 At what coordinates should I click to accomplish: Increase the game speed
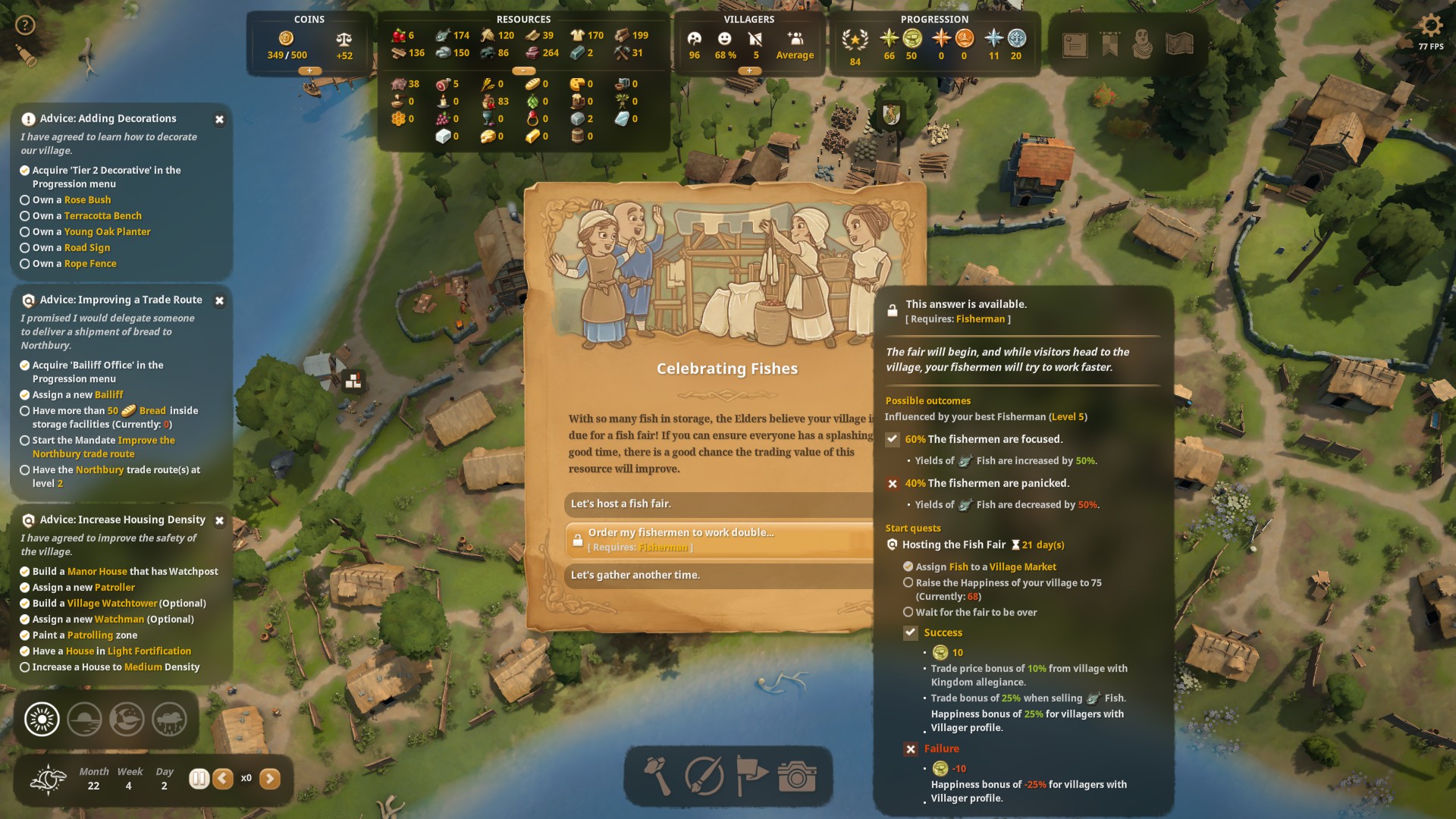click(270, 779)
